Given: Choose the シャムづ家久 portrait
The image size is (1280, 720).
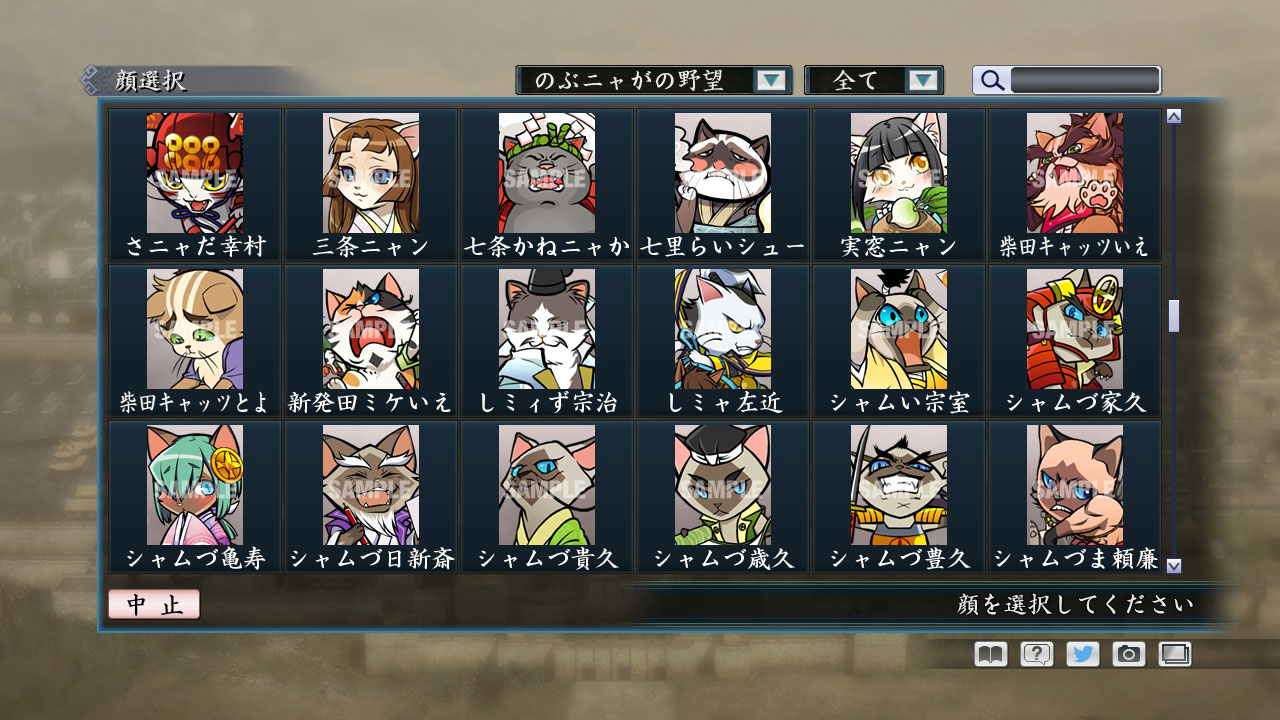Looking at the screenshot, I should coord(1074,330).
